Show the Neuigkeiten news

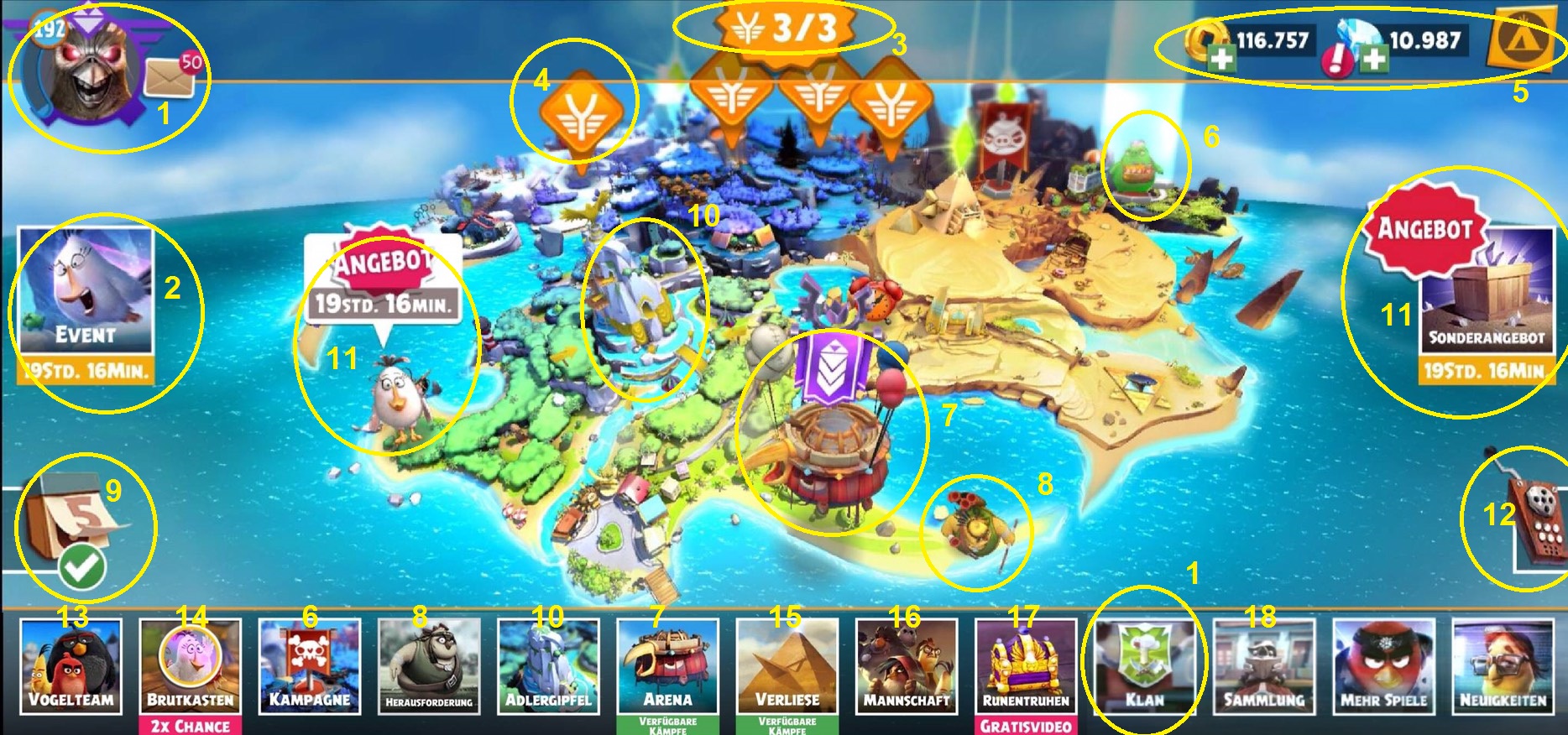(1503, 666)
